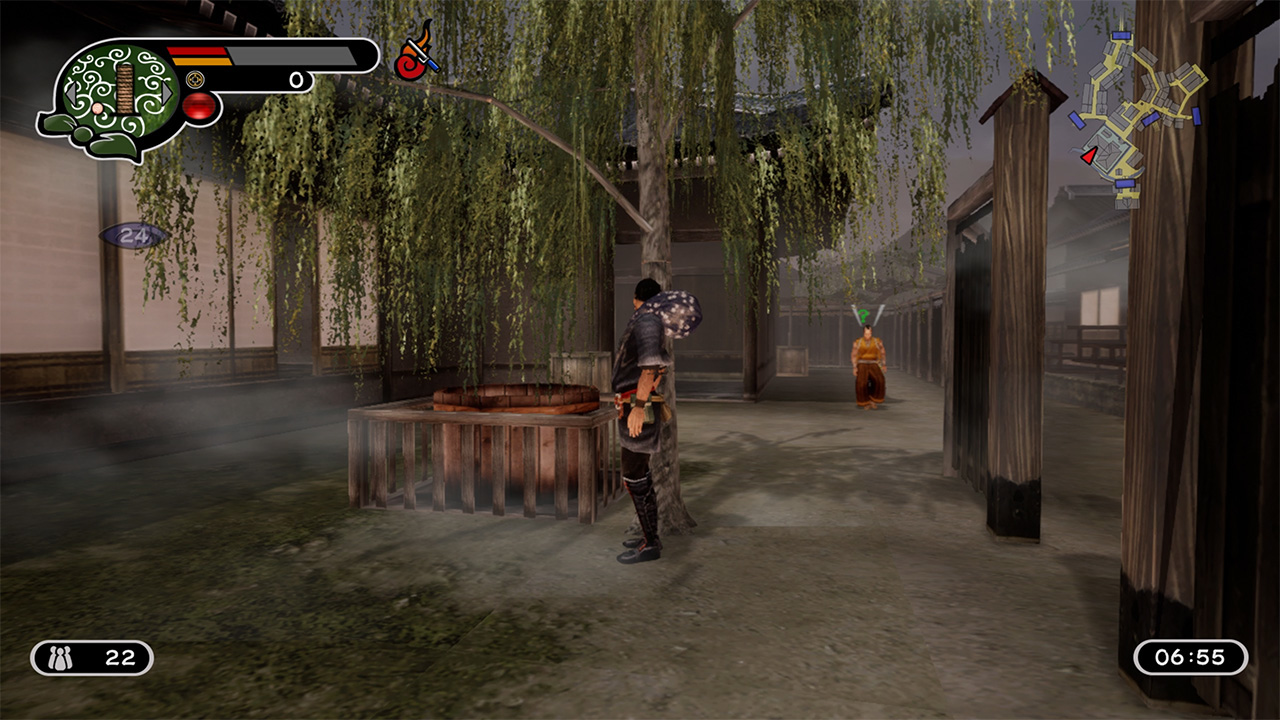Image resolution: width=1280 pixels, height=720 pixels.
Task: Click the rope-wrapped item in the emblem circle
Action: (x=125, y=88)
